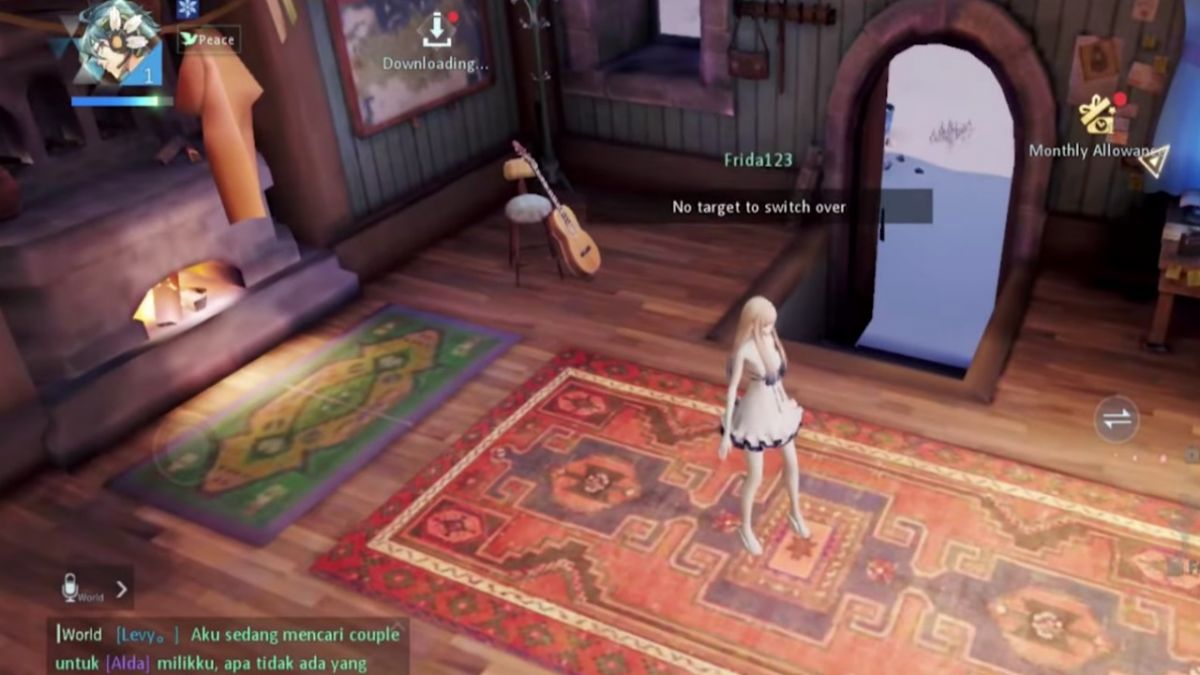The image size is (1200, 675).
Task: Click the snowflake weather icon
Action: tap(187, 9)
